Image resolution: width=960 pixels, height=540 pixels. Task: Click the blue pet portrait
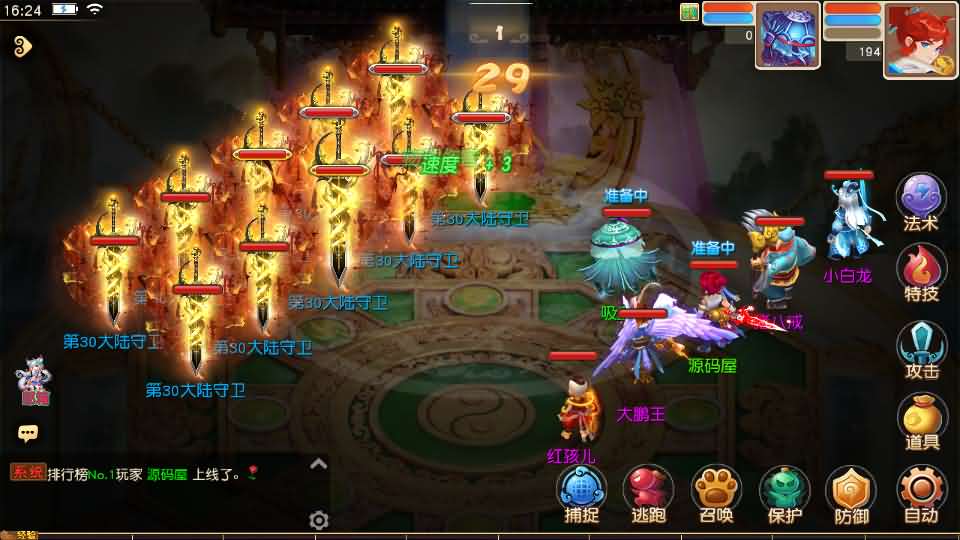pos(787,36)
